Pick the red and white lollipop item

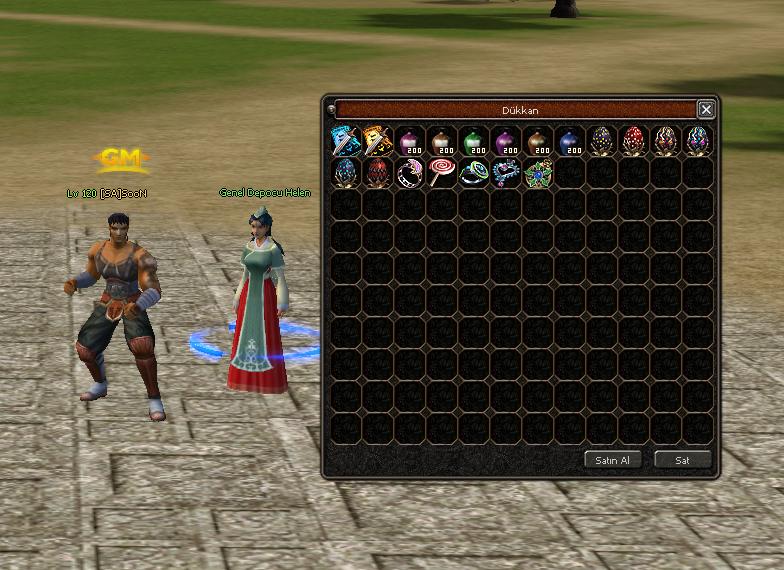pyautogui.click(x=442, y=173)
